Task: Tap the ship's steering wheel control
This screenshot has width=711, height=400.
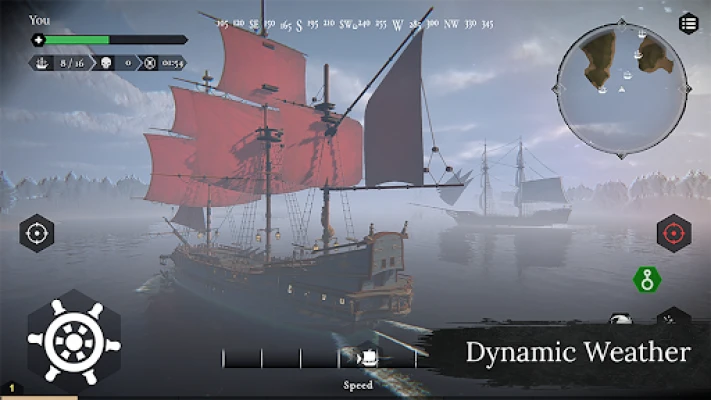Action: (73, 343)
